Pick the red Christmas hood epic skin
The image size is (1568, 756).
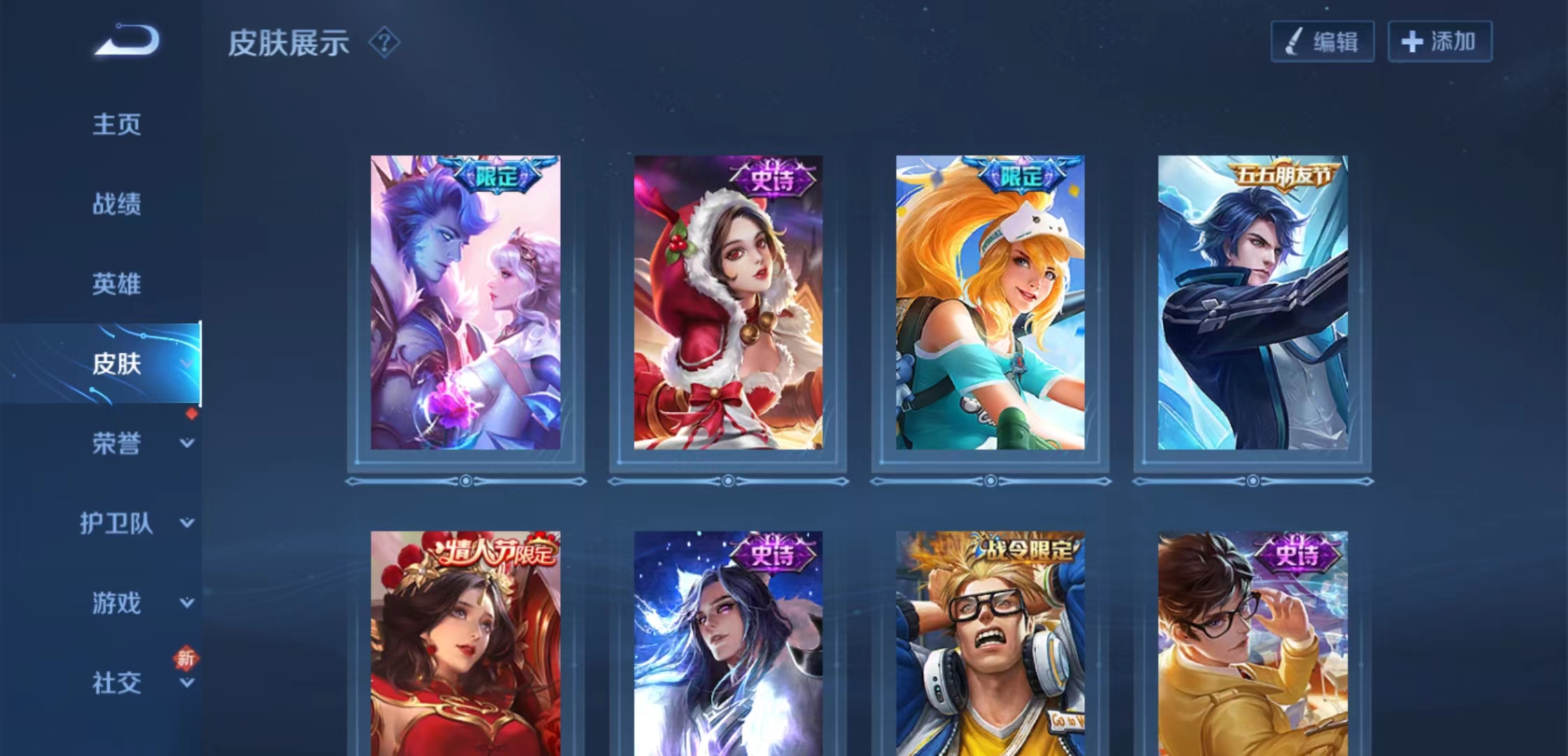(728, 302)
